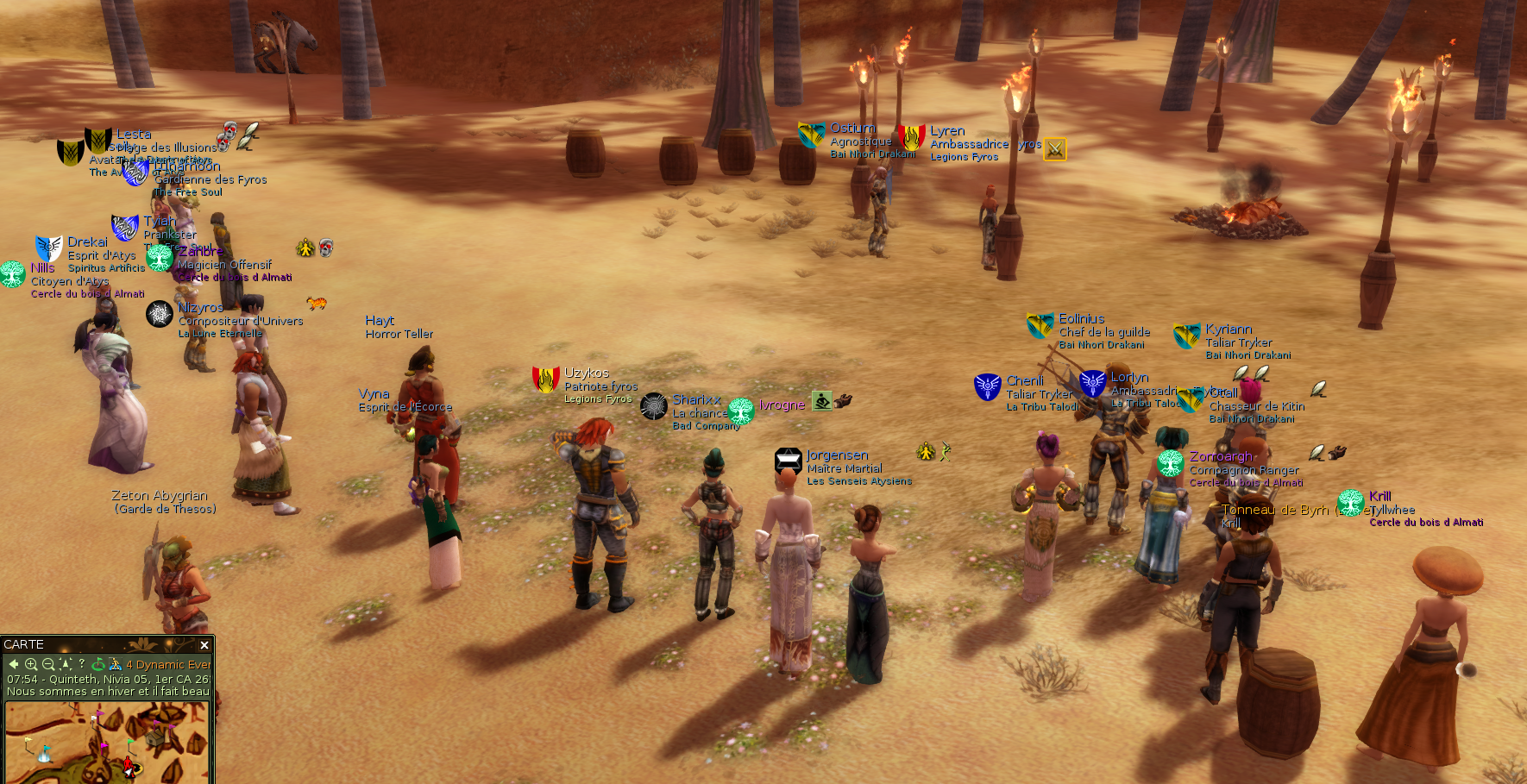This screenshot has width=1527, height=784.
Task: Zoom out on the map
Action: (x=48, y=664)
